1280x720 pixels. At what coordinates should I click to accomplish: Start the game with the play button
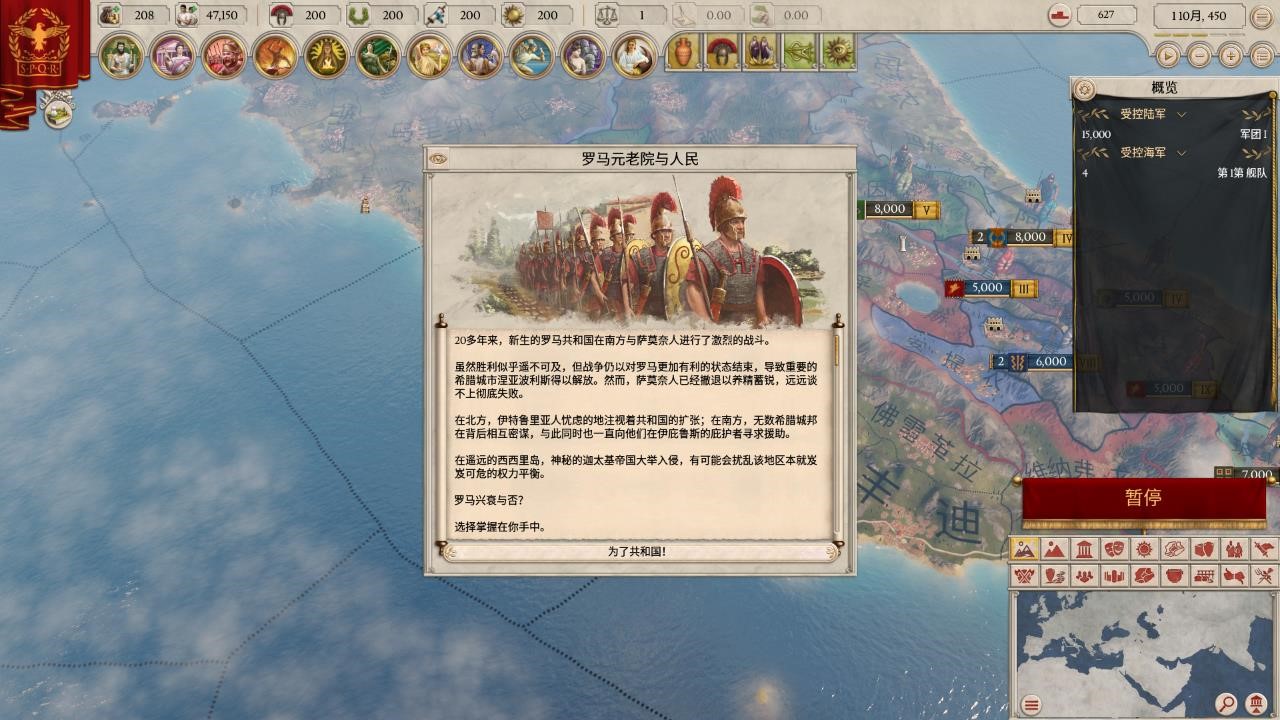(x=1166, y=56)
